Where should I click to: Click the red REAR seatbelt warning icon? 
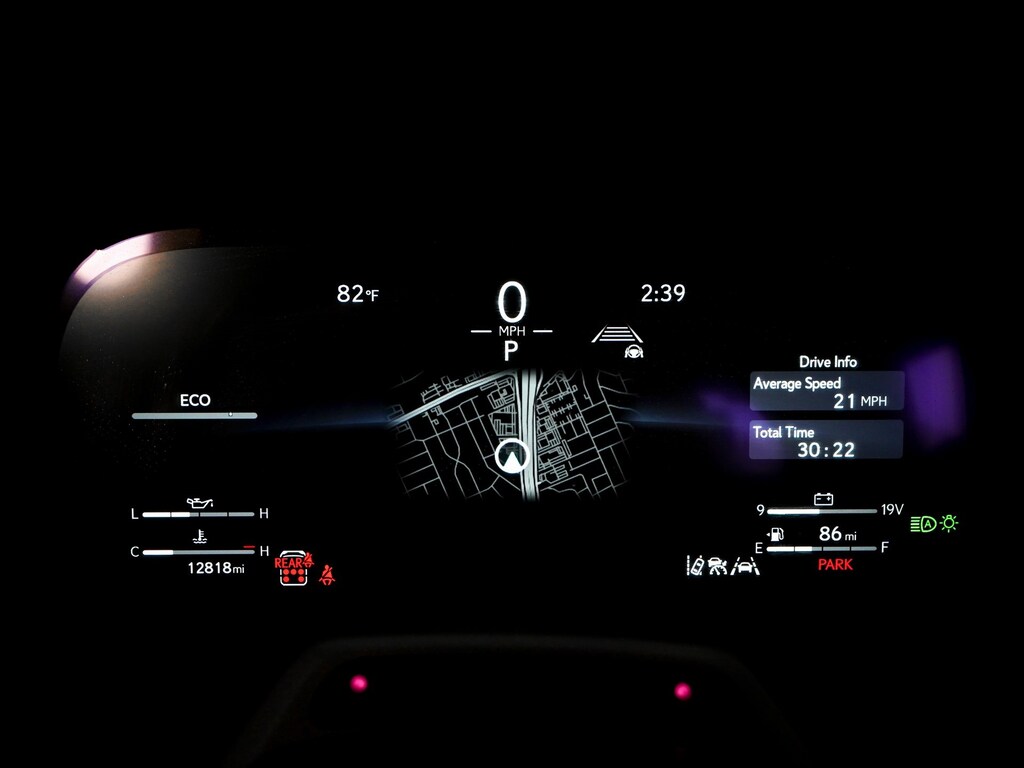[294, 568]
